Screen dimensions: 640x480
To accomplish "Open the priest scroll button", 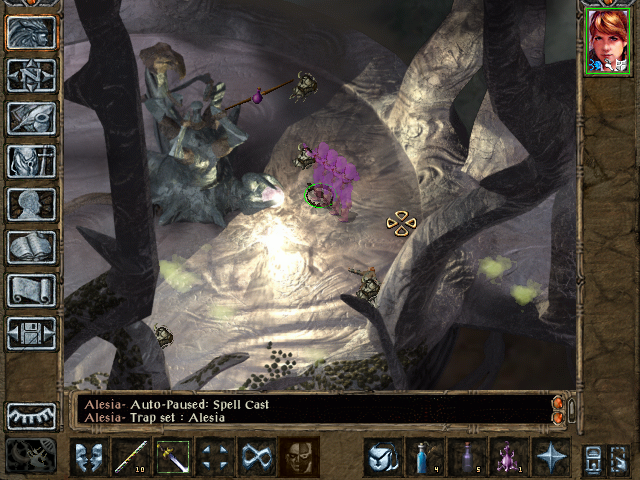I will pos(31,290).
